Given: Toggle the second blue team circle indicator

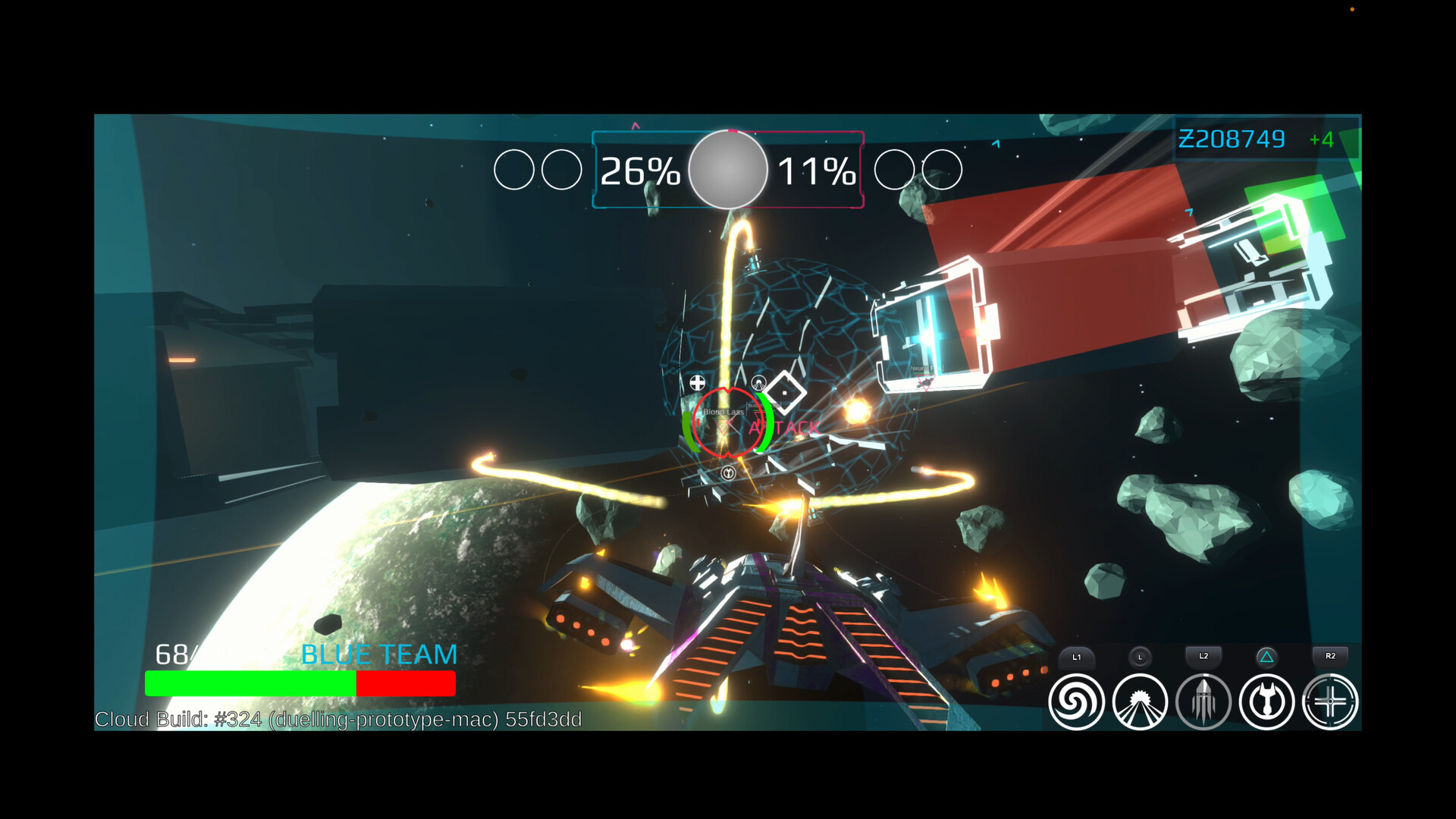Looking at the screenshot, I should (561, 168).
